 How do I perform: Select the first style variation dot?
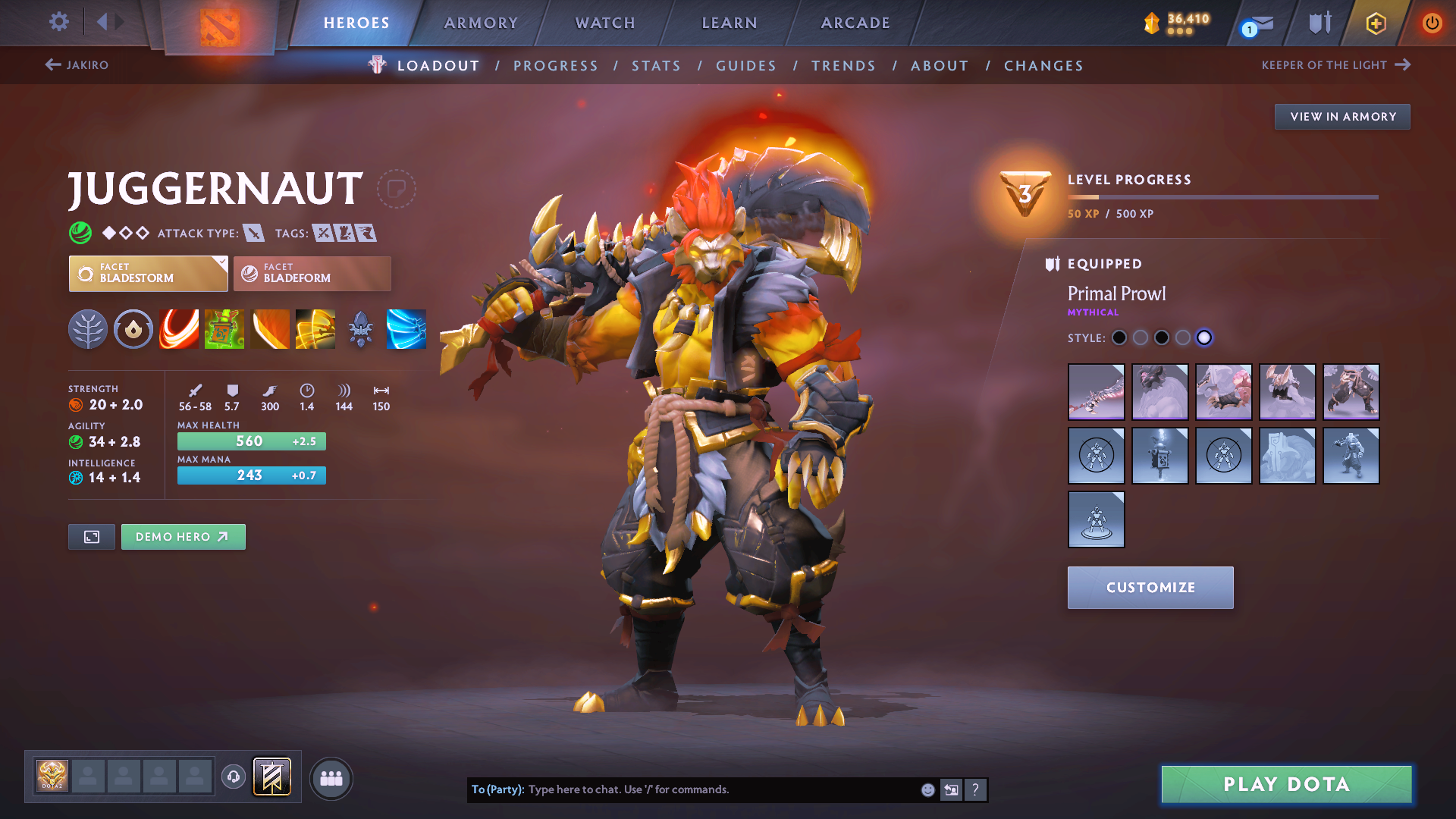click(x=1119, y=338)
